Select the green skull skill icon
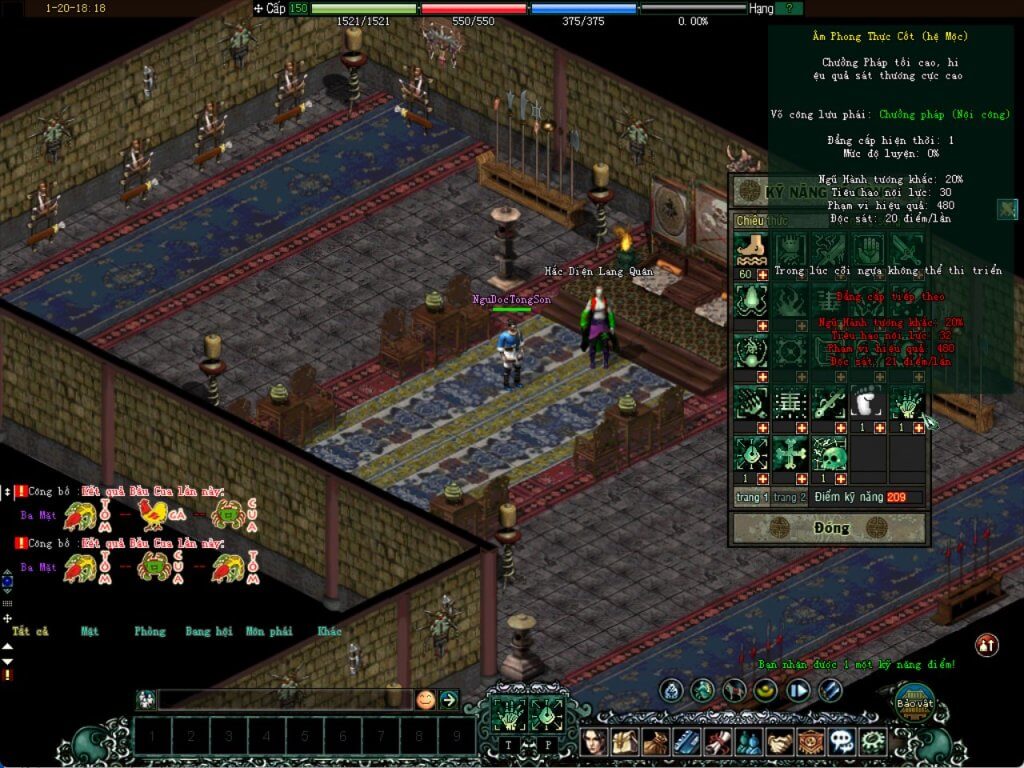This screenshot has height=768, width=1024. click(x=830, y=455)
